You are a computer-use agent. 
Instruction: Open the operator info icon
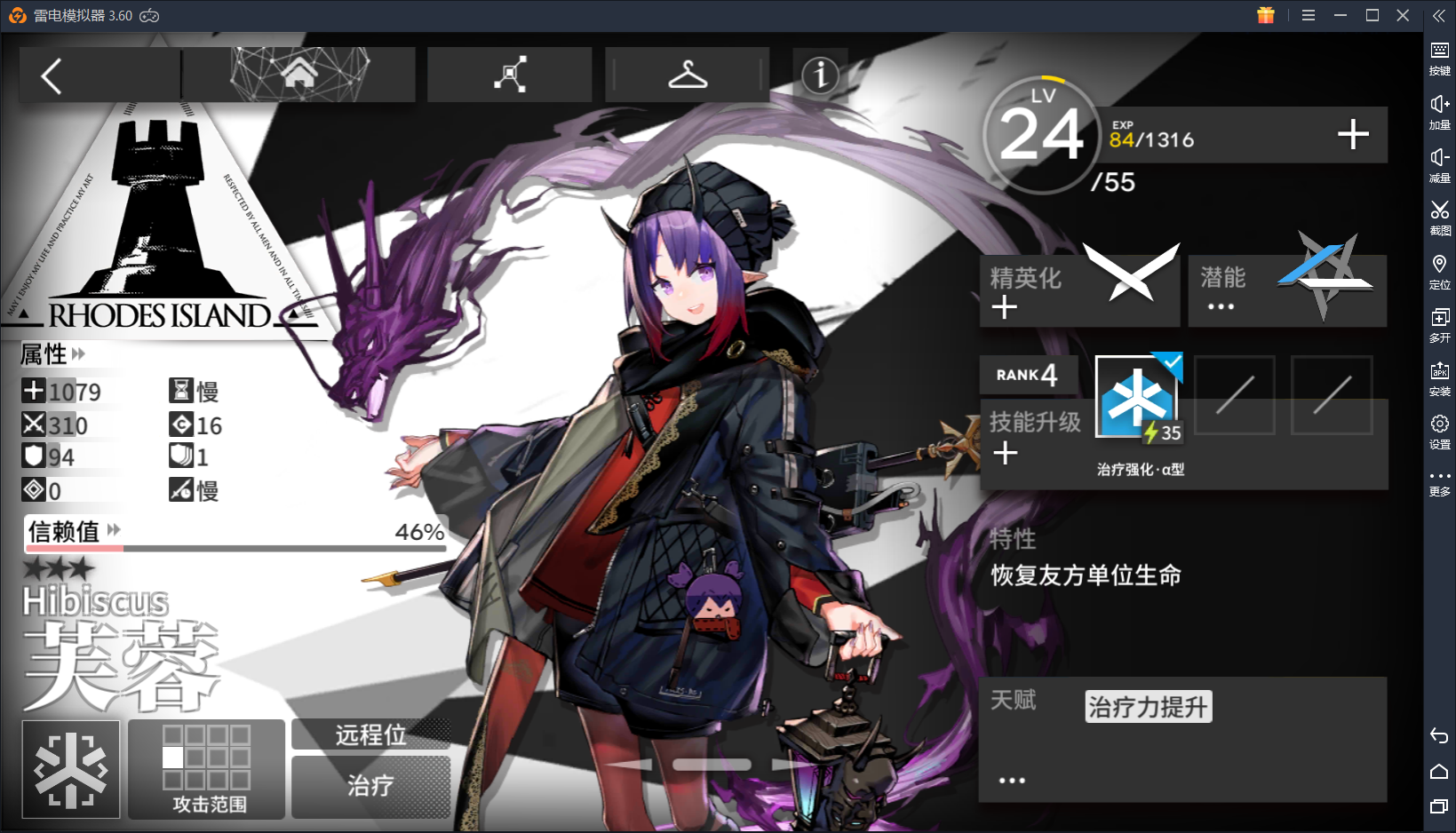coord(820,75)
